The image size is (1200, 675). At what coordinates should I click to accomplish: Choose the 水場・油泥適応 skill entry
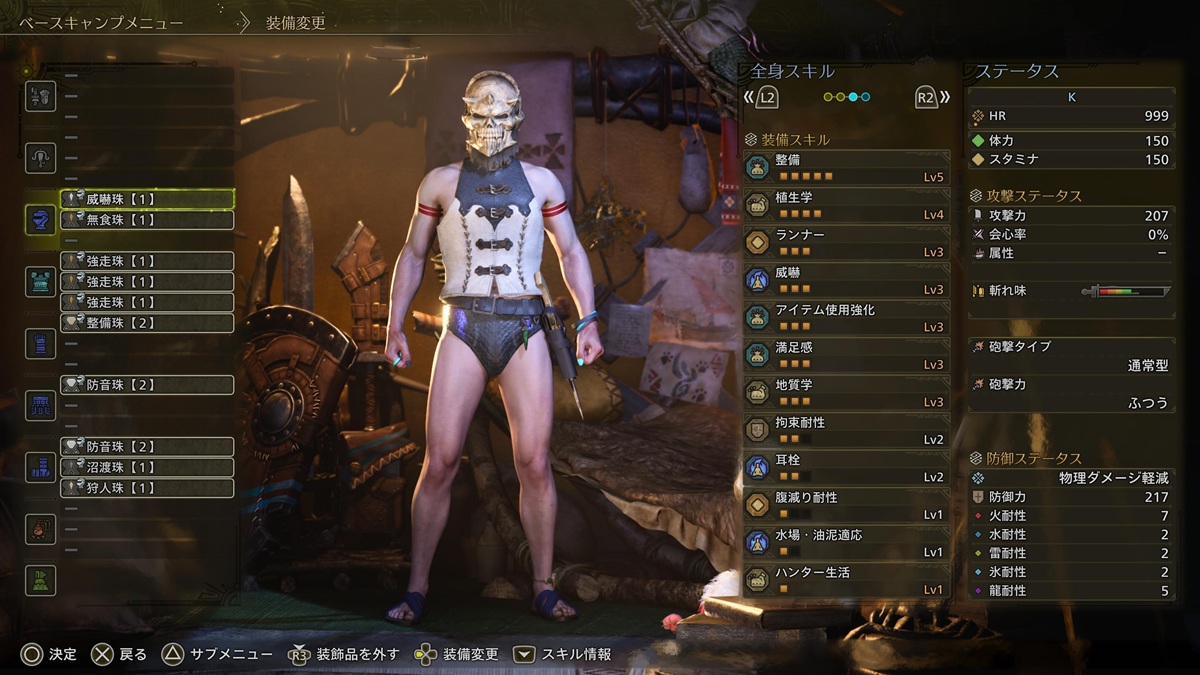pos(846,542)
